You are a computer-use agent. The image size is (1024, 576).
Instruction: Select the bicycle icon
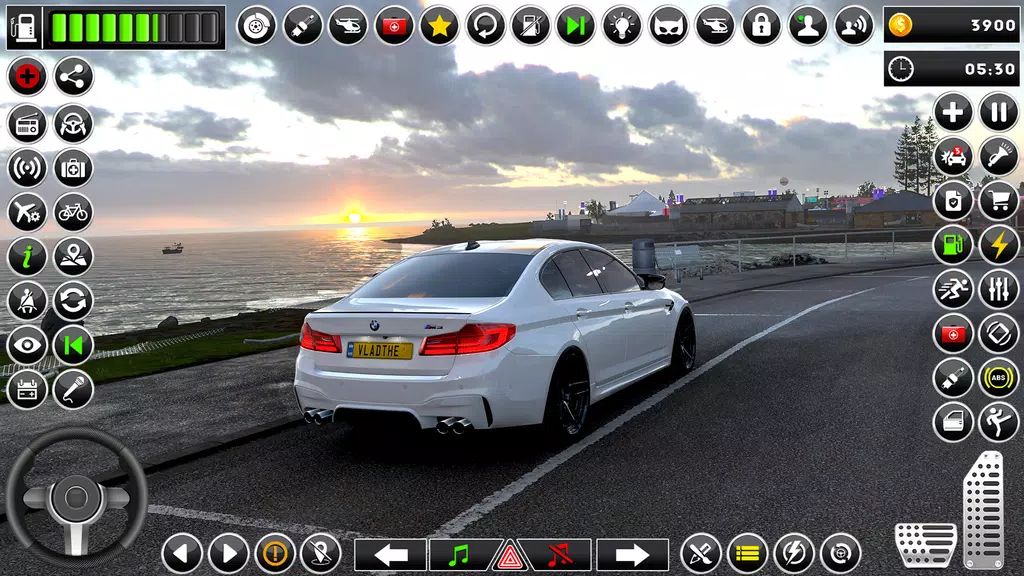point(73,212)
